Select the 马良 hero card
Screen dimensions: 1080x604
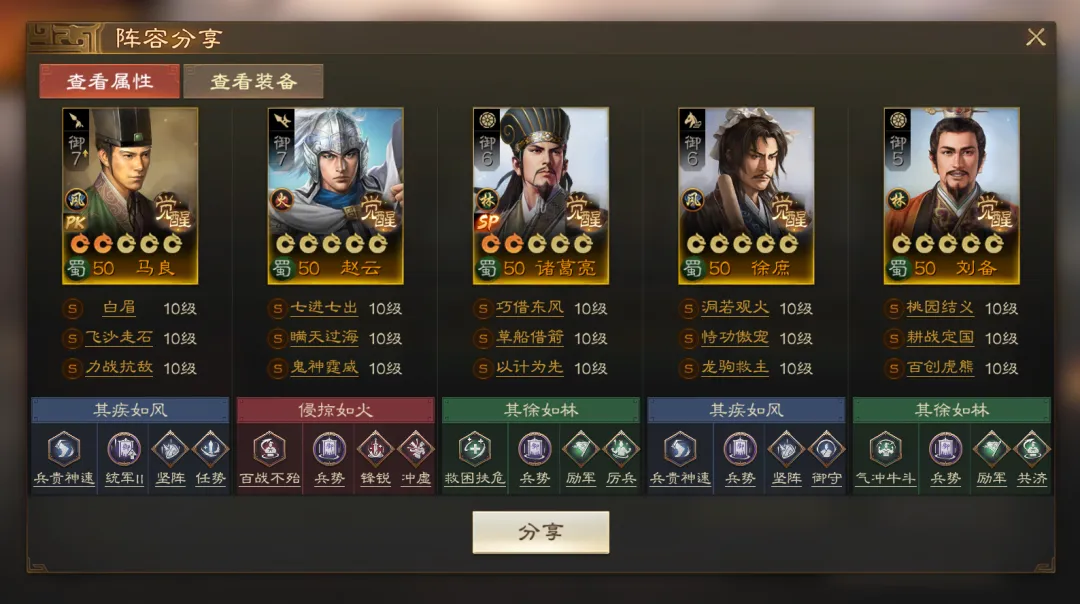[x=130, y=195]
